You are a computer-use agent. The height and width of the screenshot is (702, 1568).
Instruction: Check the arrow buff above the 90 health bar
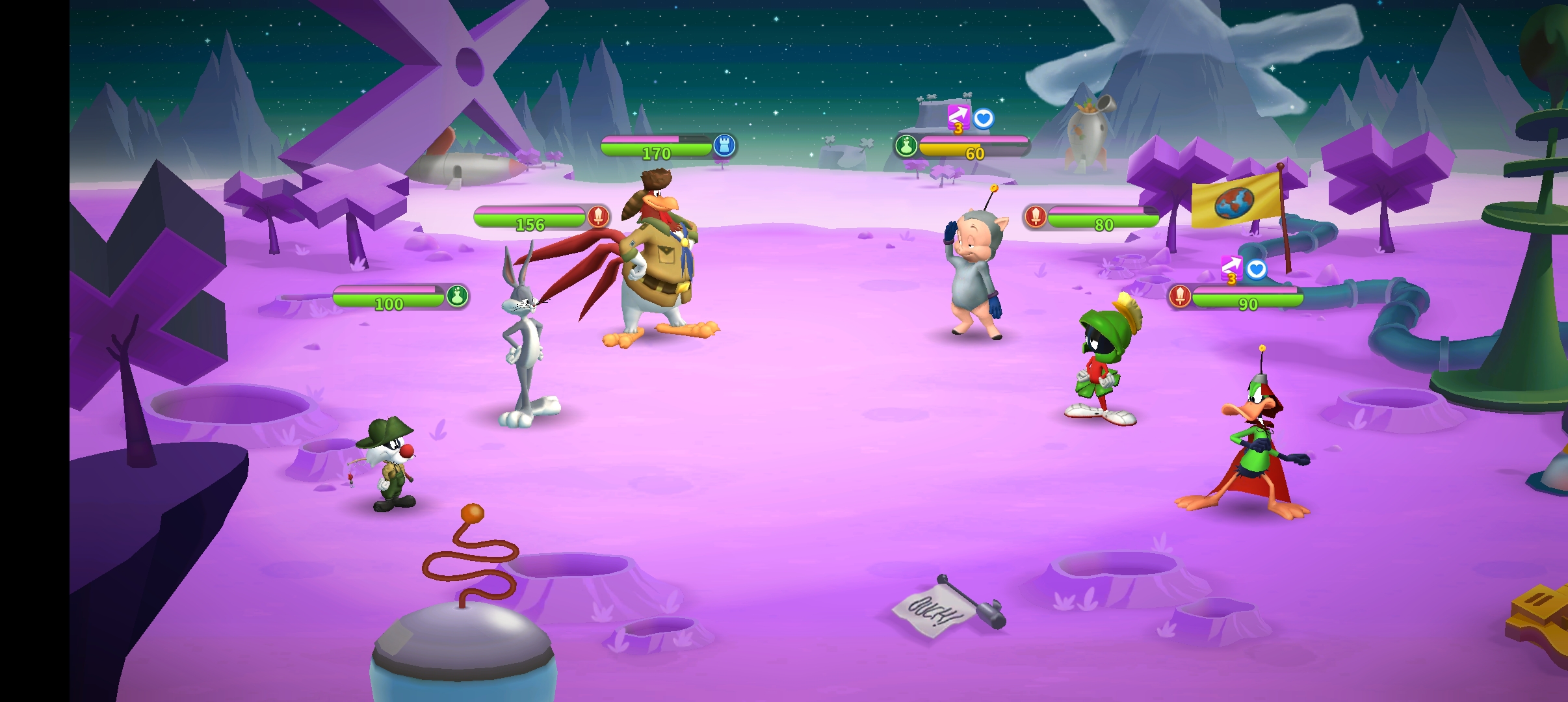tap(1231, 268)
